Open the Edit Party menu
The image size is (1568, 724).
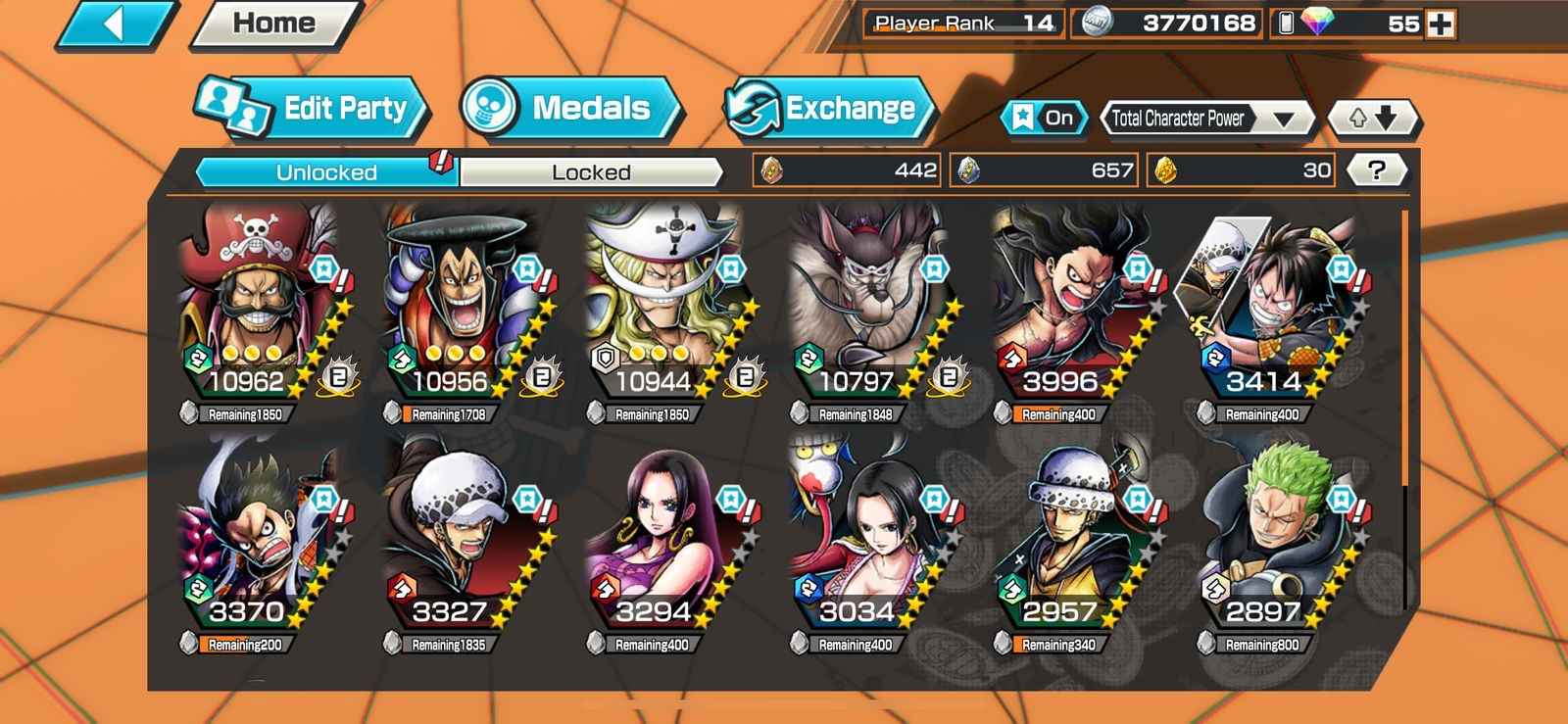(314, 108)
